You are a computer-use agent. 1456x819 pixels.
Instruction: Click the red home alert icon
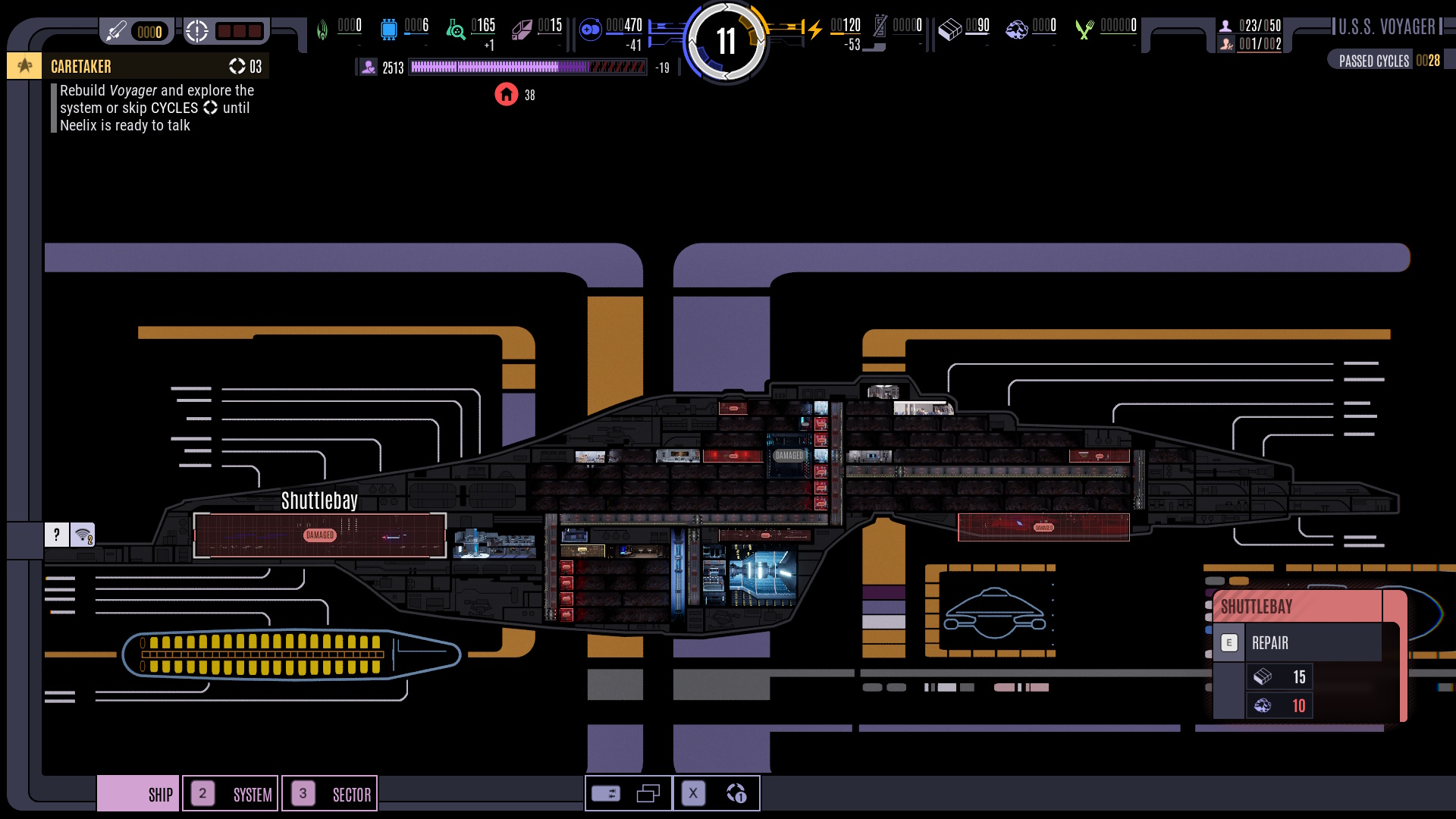pyautogui.click(x=506, y=95)
